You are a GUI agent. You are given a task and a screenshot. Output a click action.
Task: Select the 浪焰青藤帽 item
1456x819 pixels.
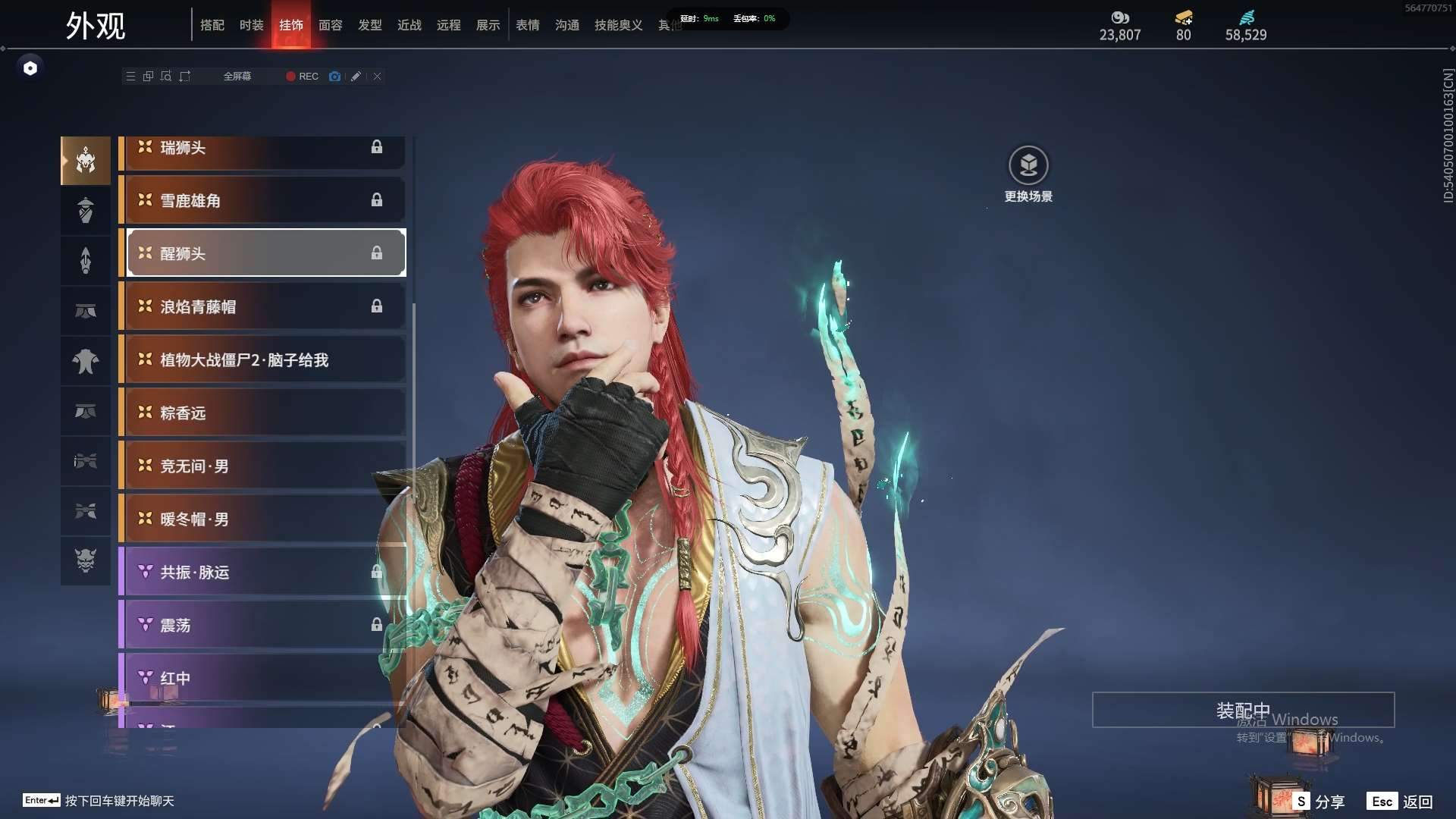click(262, 306)
